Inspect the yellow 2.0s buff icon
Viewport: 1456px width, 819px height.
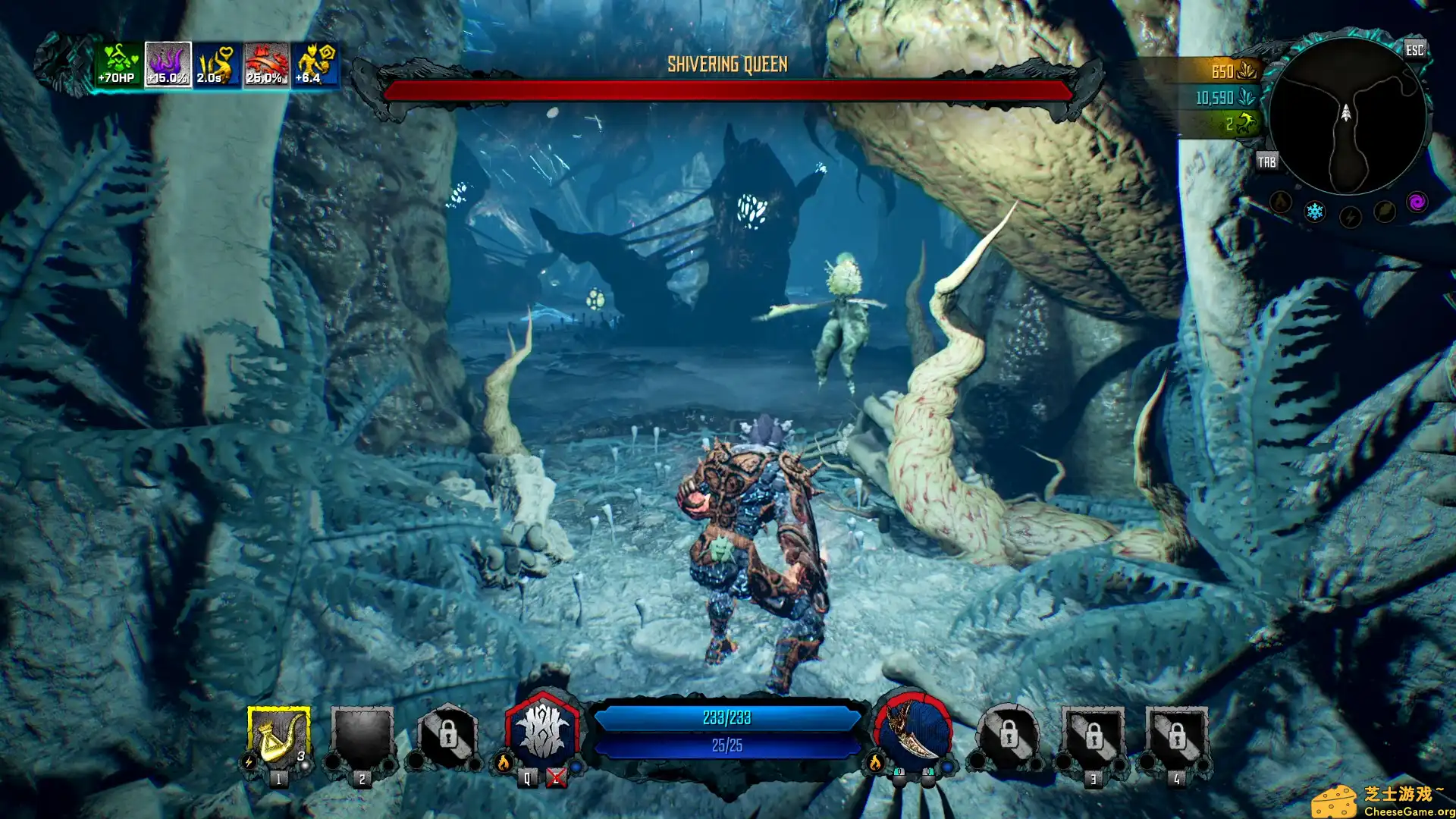coord(217,64)
